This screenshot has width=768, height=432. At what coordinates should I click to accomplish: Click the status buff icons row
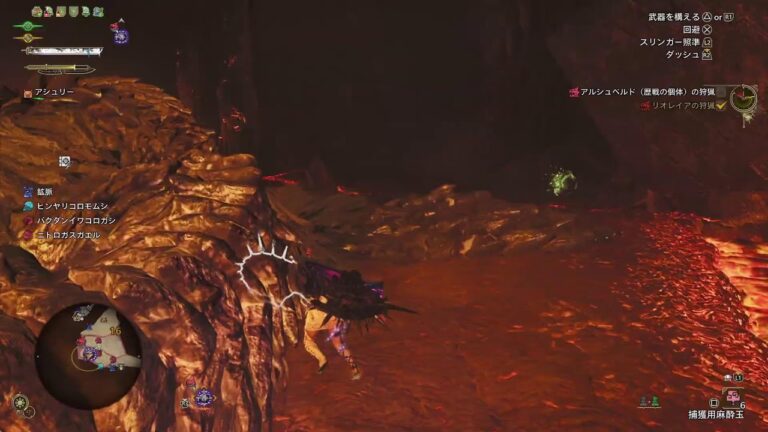pyautogui.click(x=67, y=11)
